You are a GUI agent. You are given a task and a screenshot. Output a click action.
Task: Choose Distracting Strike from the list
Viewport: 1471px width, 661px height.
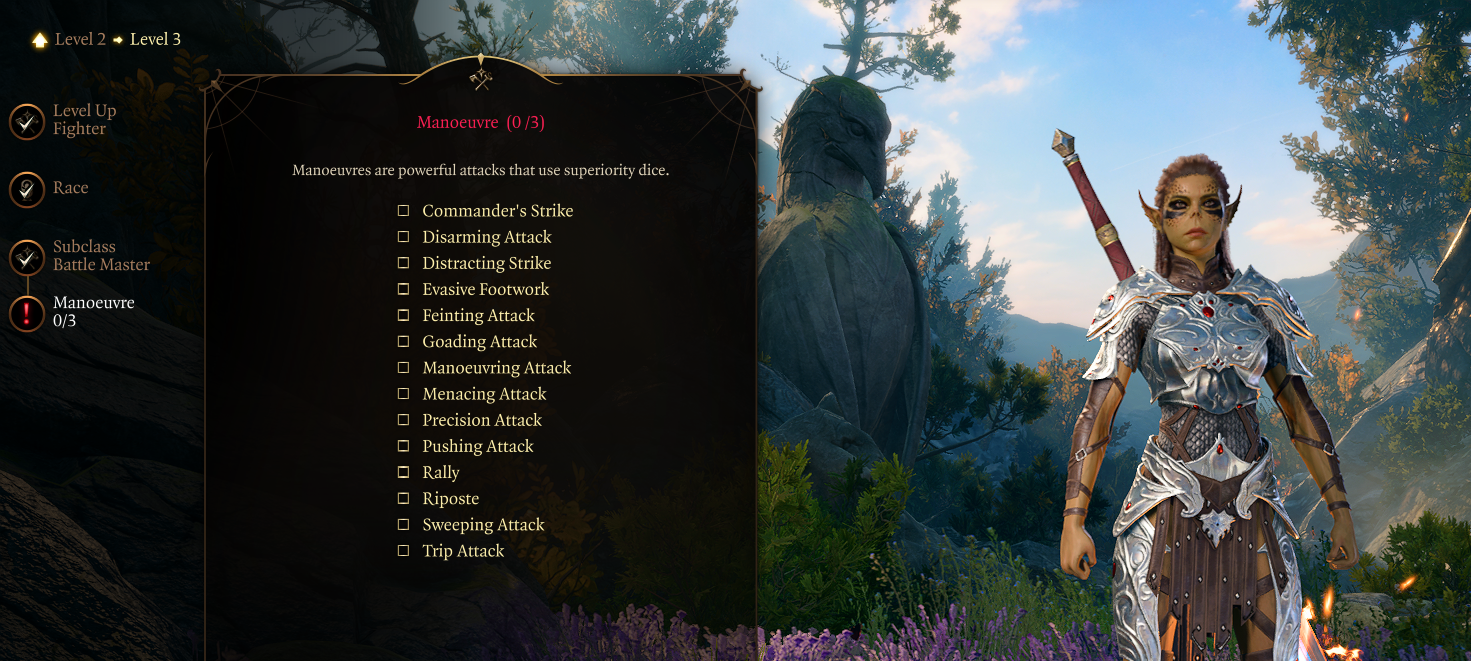(404, 263)
